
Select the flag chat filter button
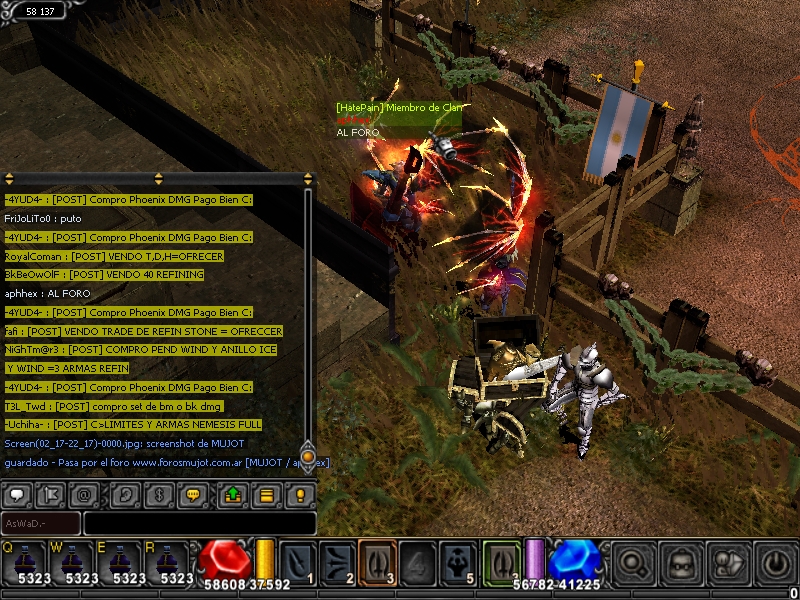[x=51, y=494]
